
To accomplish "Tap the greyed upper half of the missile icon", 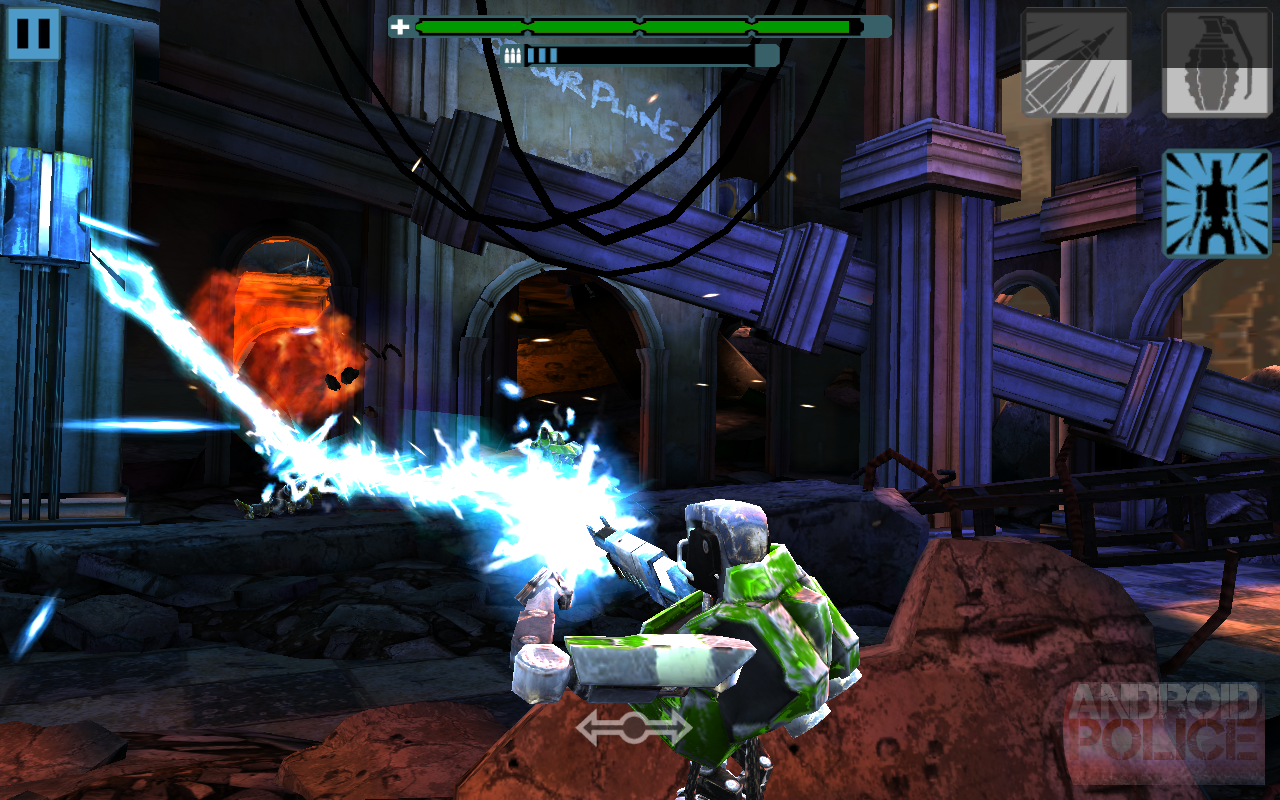I will click(x=1076, y=35).
